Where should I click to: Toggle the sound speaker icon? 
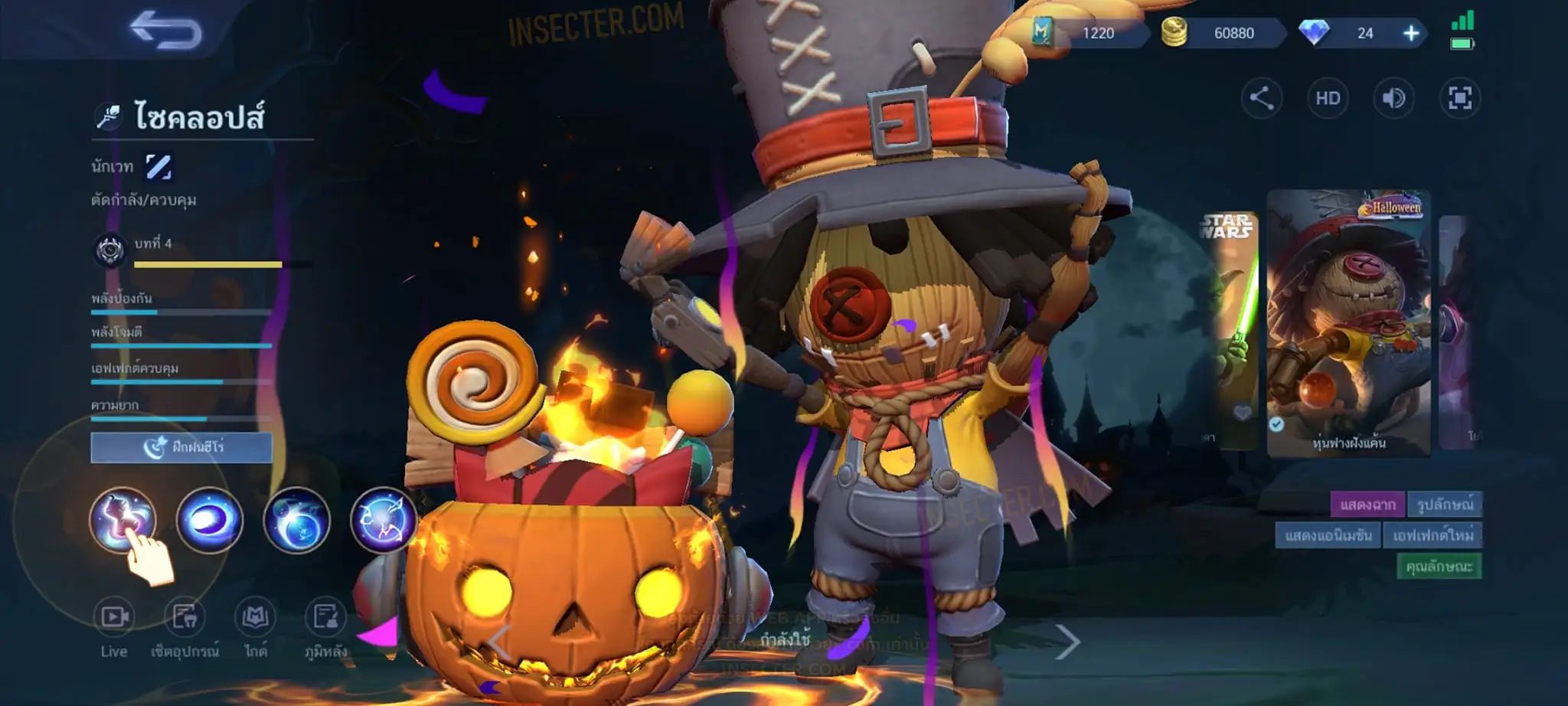[x=1393, y=98]
